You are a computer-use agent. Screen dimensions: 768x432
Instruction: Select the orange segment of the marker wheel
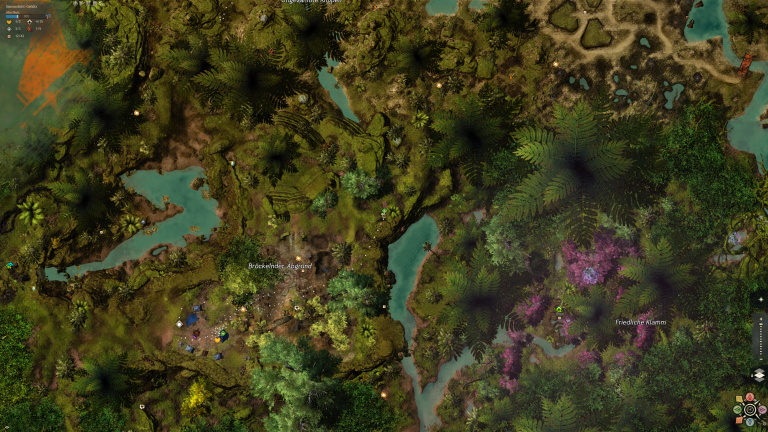[x=739, y=419]
